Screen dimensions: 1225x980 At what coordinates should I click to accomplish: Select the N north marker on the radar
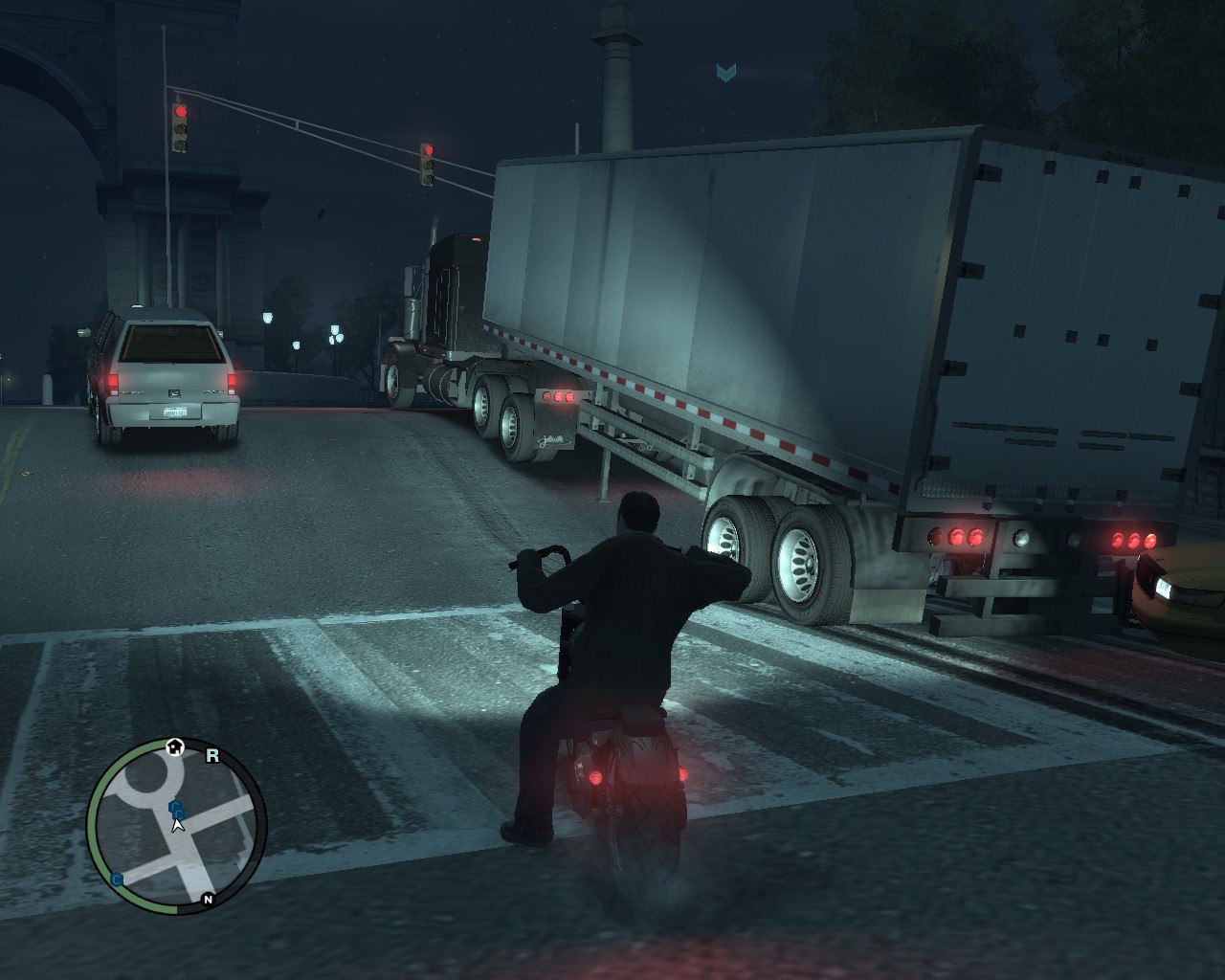208,899
